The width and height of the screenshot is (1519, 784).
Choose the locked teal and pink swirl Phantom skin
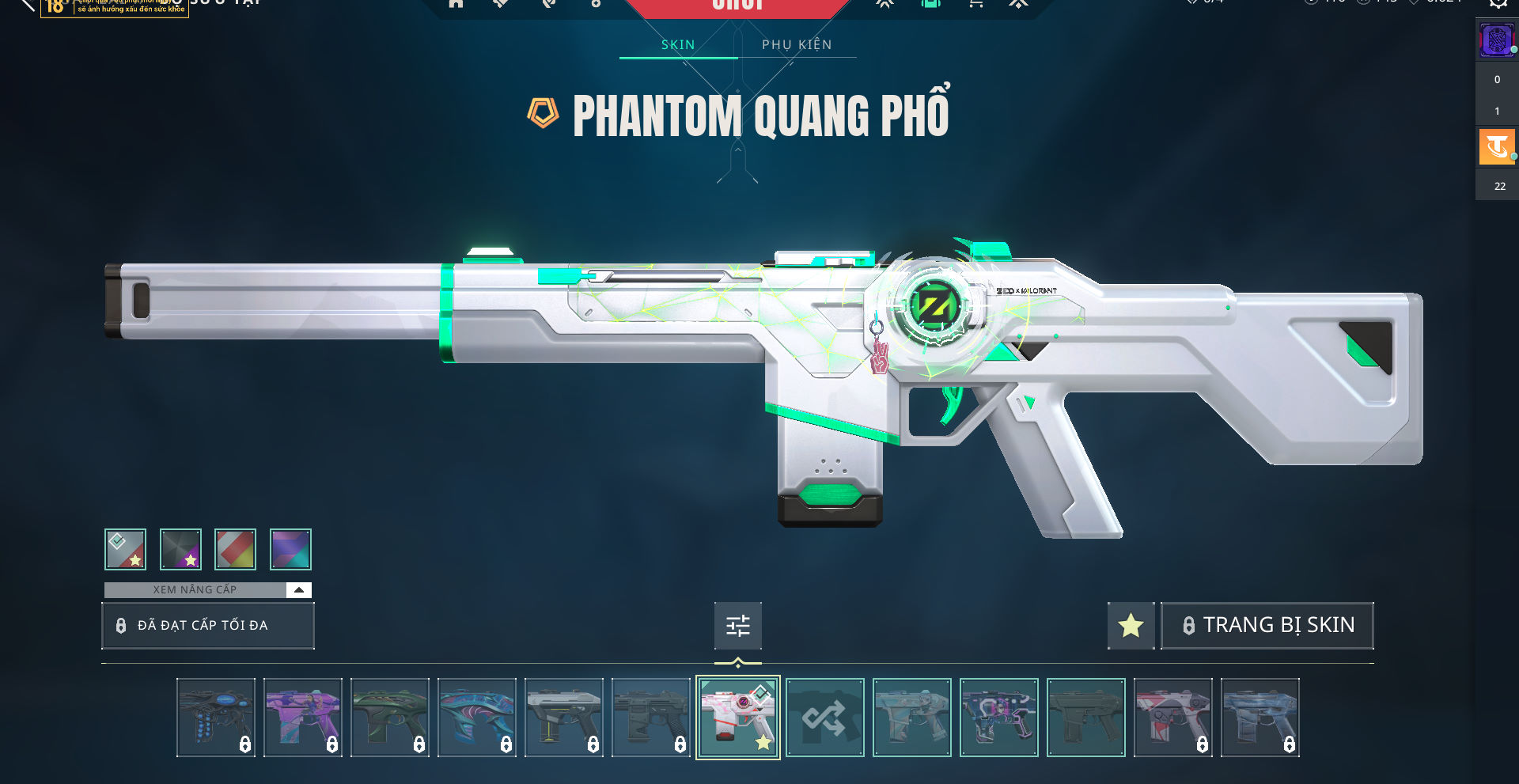click(477, 718)
